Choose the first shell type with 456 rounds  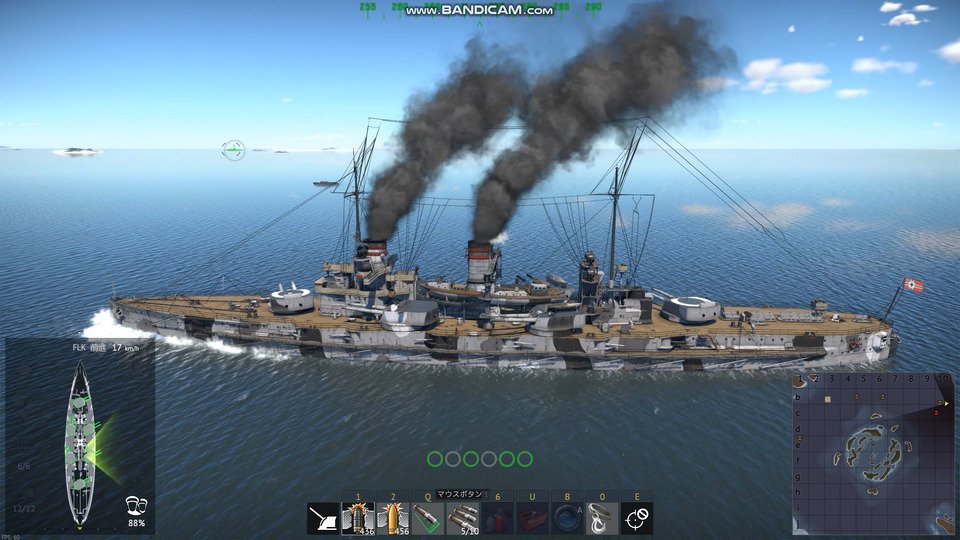pos(358,518)
